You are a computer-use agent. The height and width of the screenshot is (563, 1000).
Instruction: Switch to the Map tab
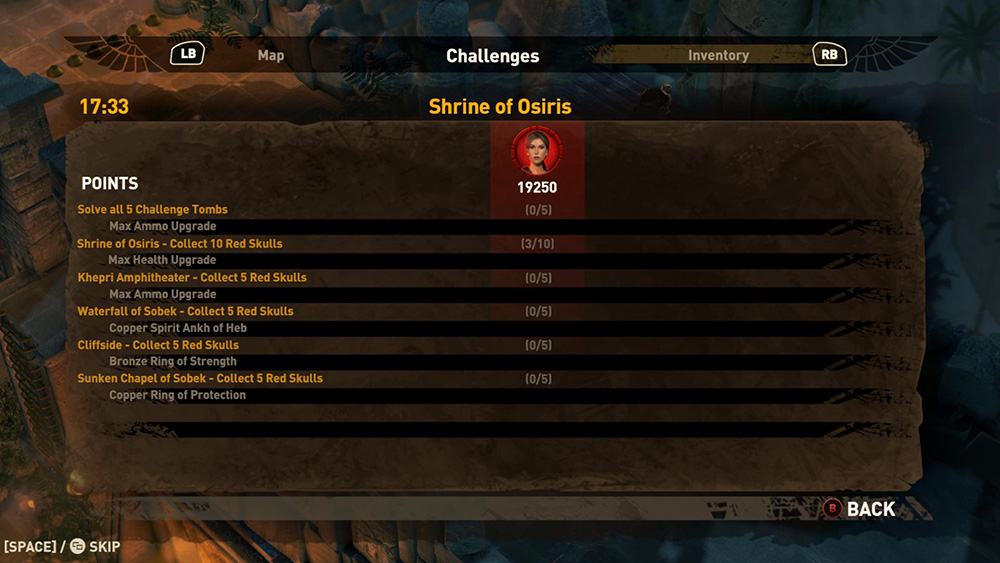coord(270,55)
